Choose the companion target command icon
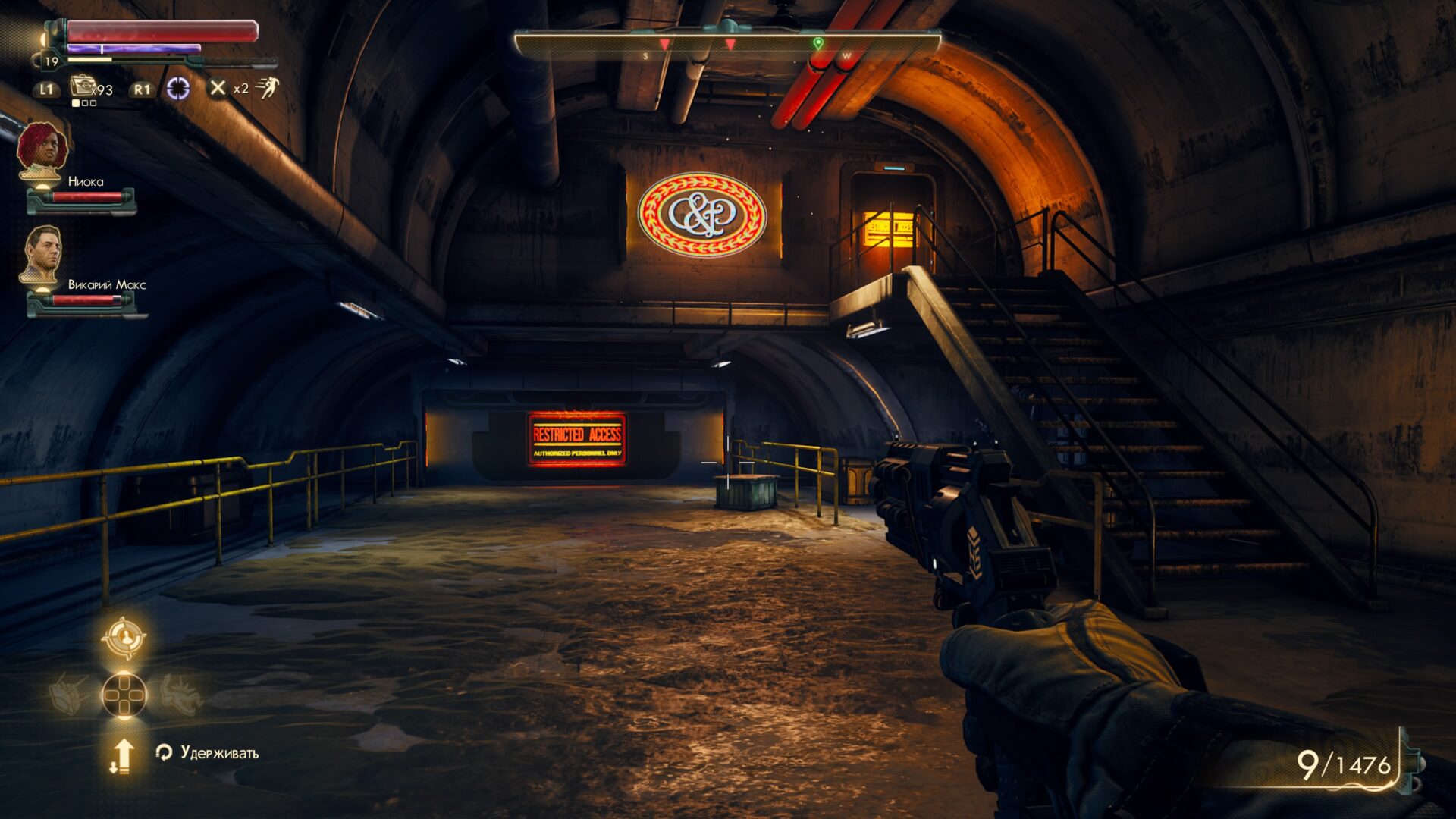Viewport: 1456px width, 819px height. (x=124, y=638)
